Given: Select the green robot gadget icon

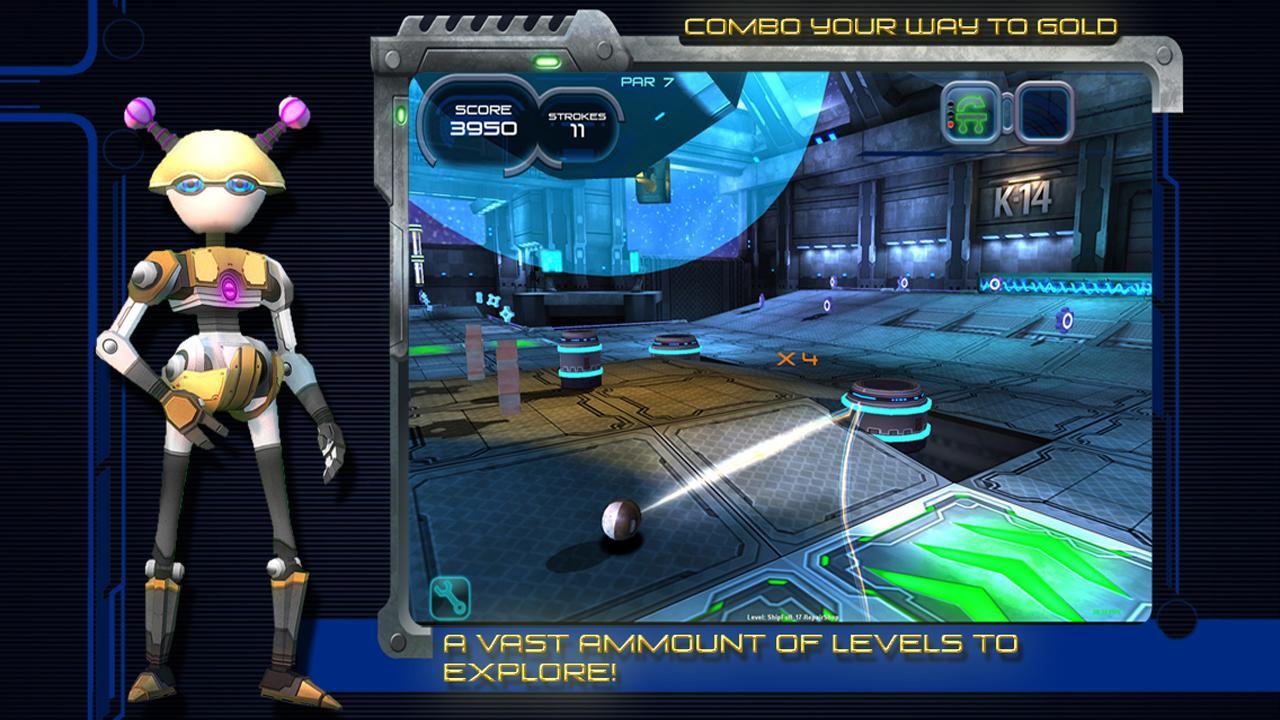Looking at the screenshot, I should 970,114.
